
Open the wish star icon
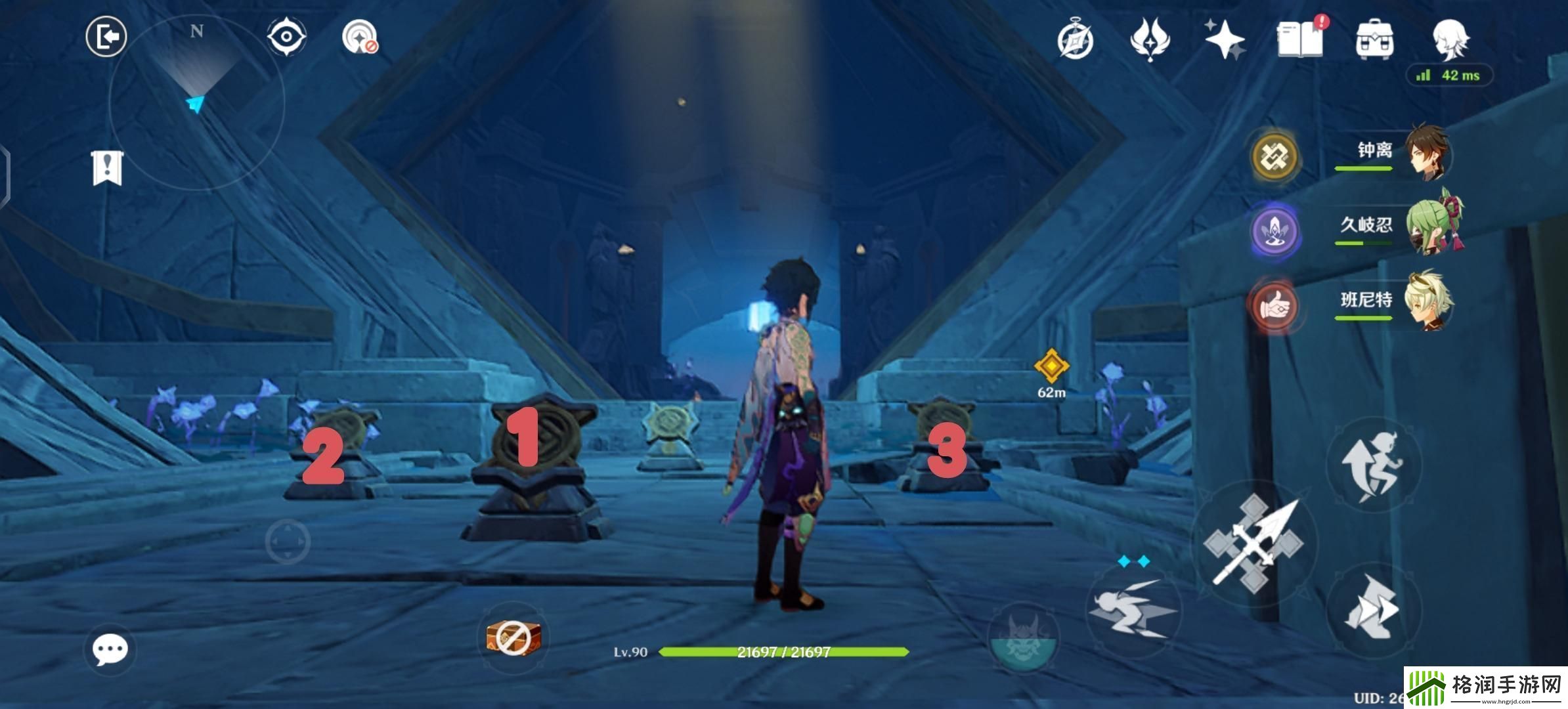click(1225, 39)
